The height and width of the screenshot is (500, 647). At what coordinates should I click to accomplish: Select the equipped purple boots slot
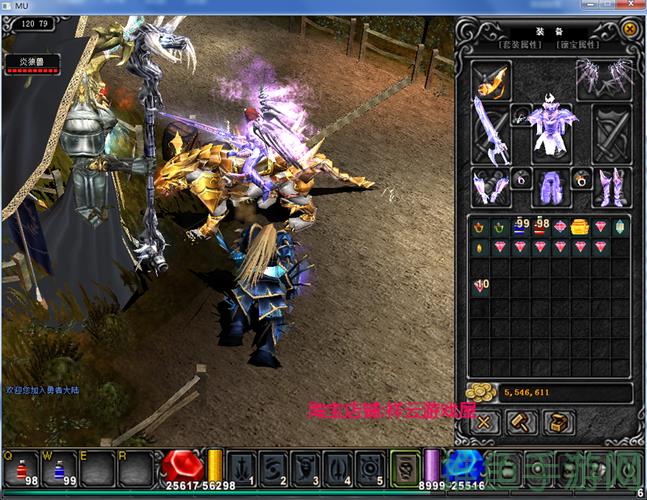point(609,186)
